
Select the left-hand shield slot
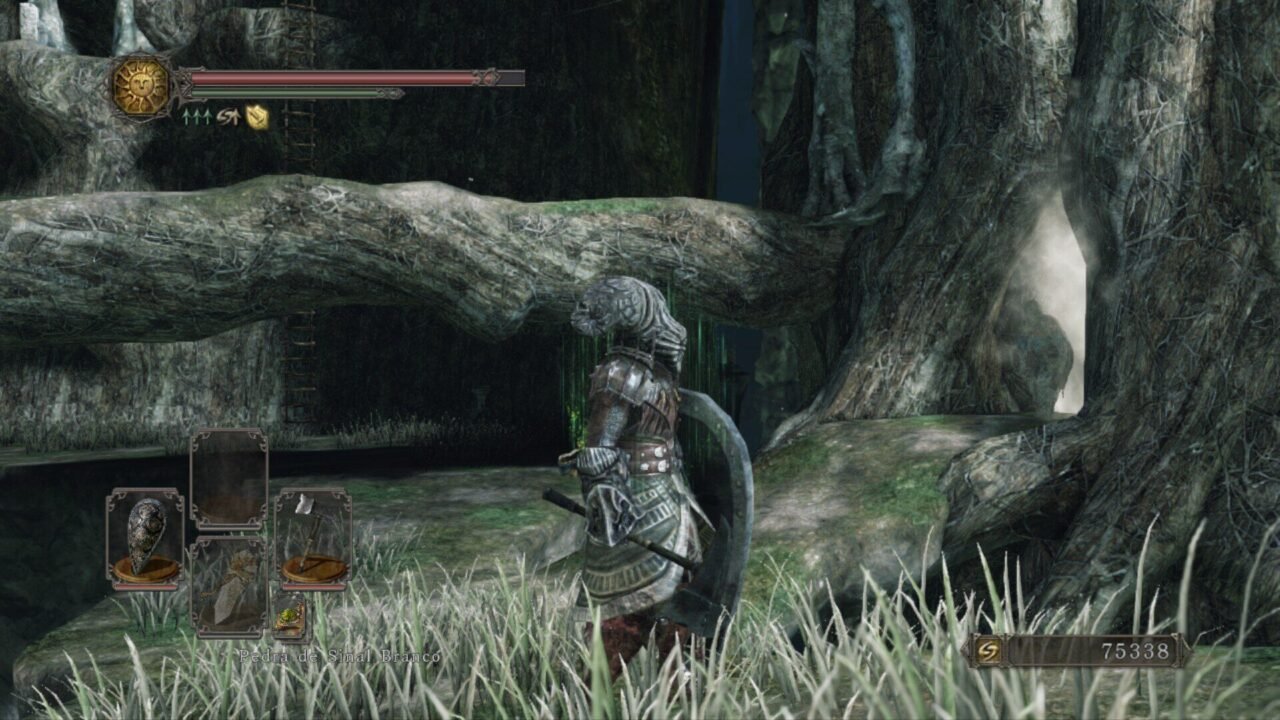coord(145,538)
